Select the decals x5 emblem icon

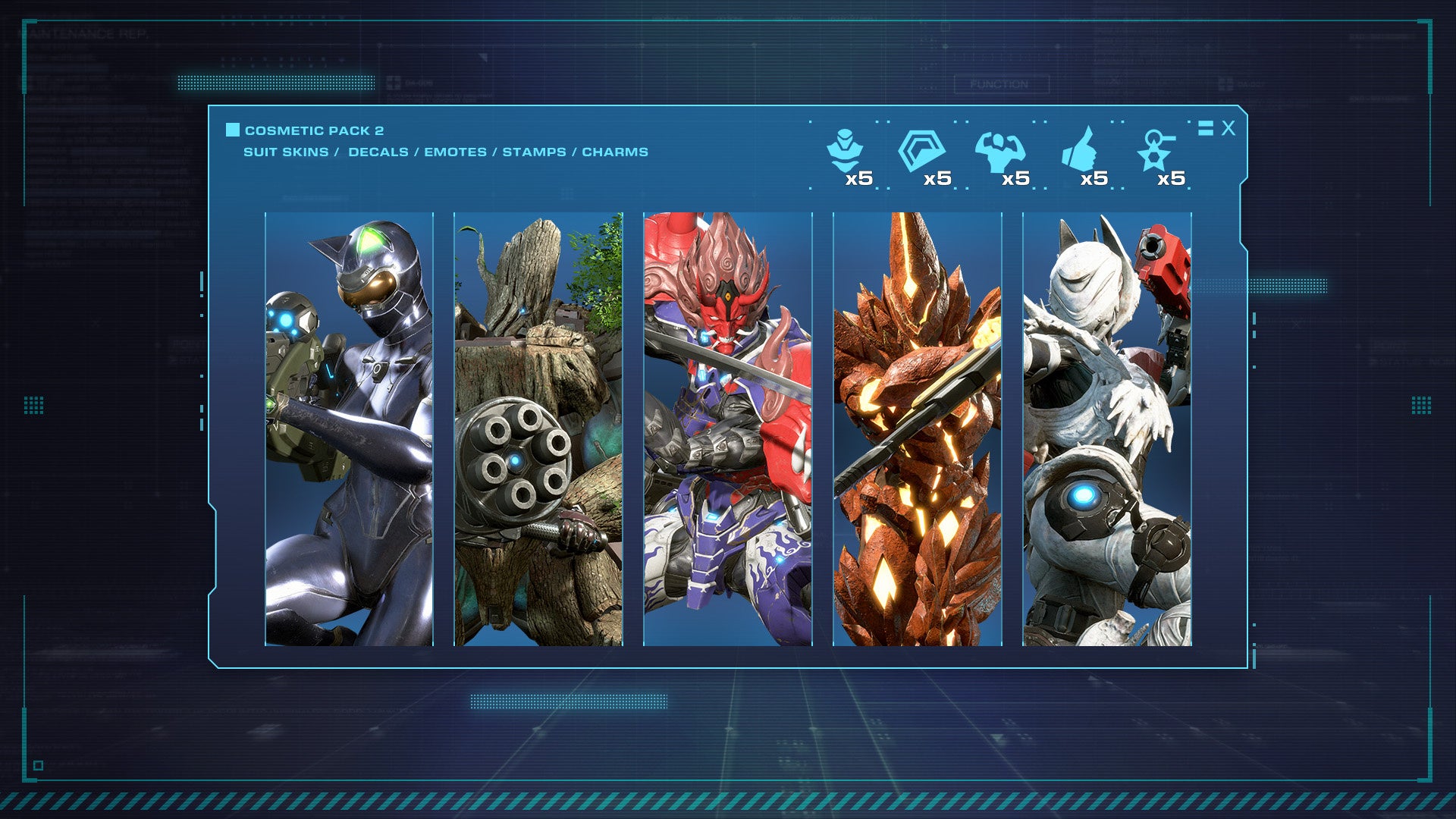(924, 155)
